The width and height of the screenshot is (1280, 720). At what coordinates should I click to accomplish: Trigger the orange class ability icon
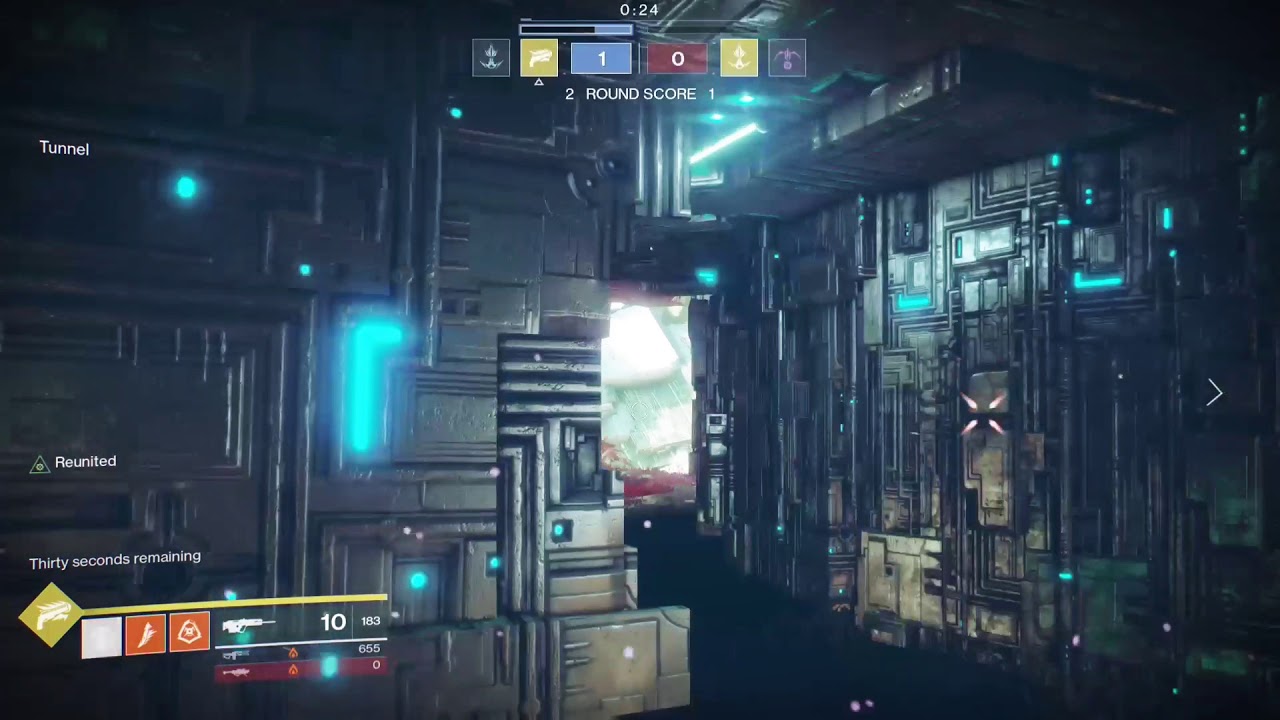pyautogui.click(x=189, y=634)
